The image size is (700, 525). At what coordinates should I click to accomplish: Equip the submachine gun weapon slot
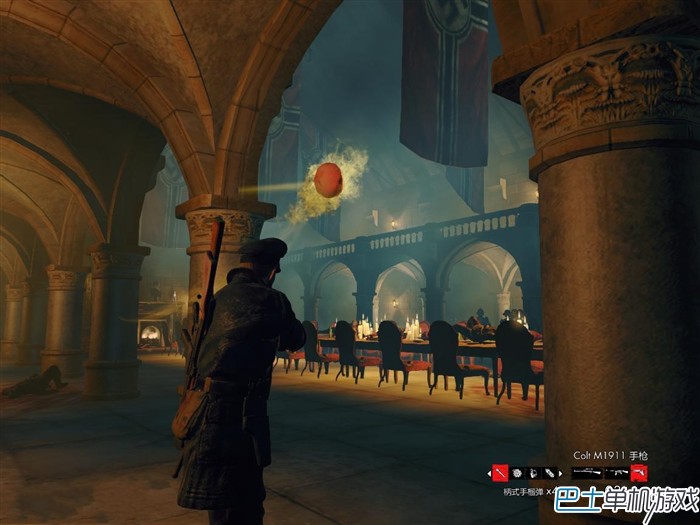tap(616, 472)
